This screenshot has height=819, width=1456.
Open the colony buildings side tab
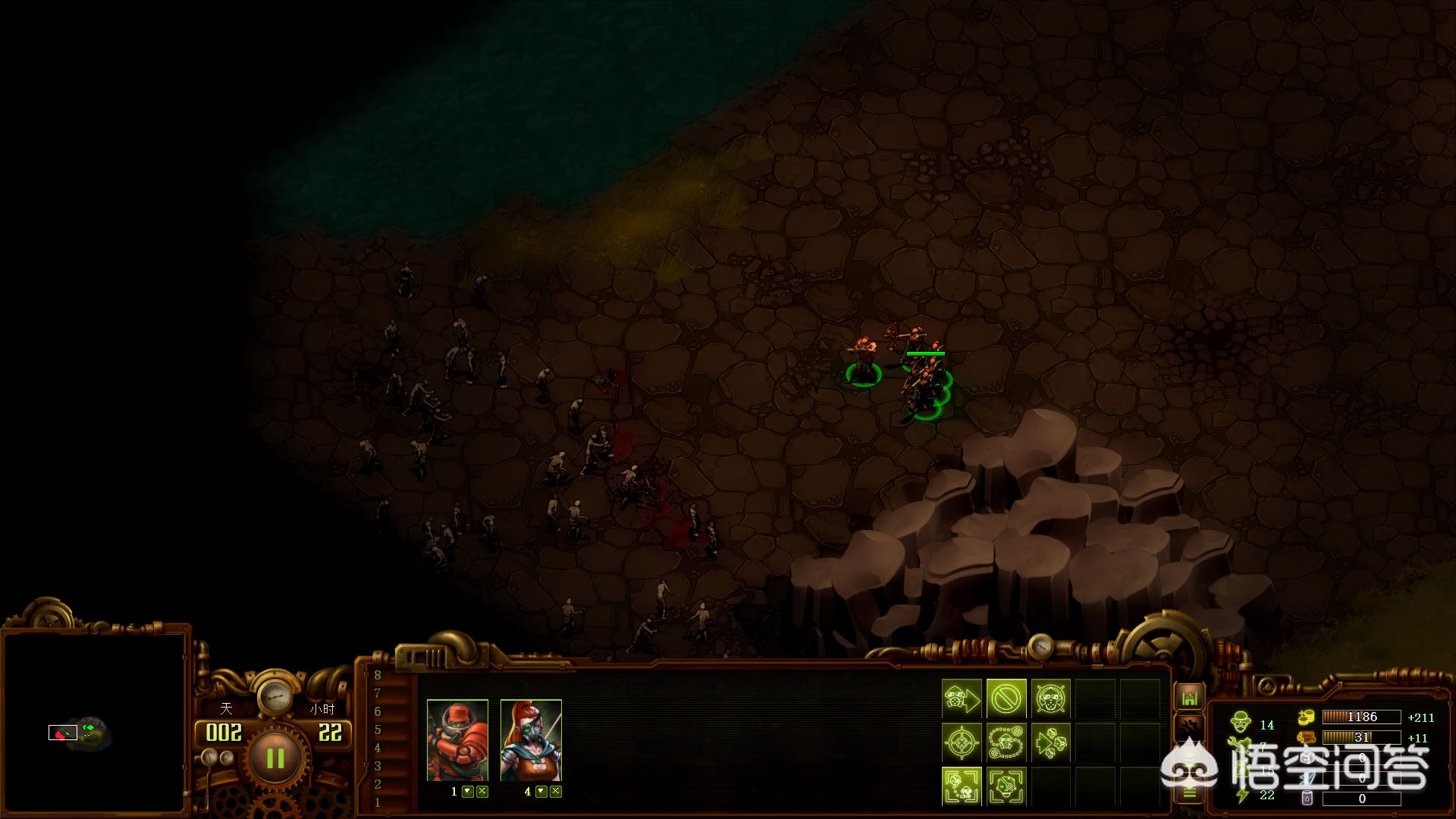(1189, 697)
